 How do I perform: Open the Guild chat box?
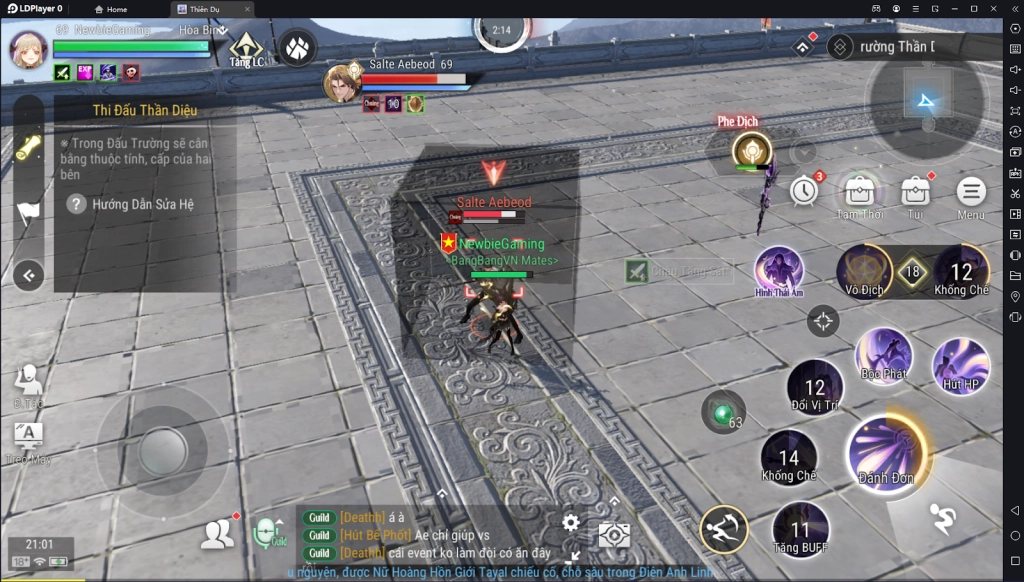420,535
